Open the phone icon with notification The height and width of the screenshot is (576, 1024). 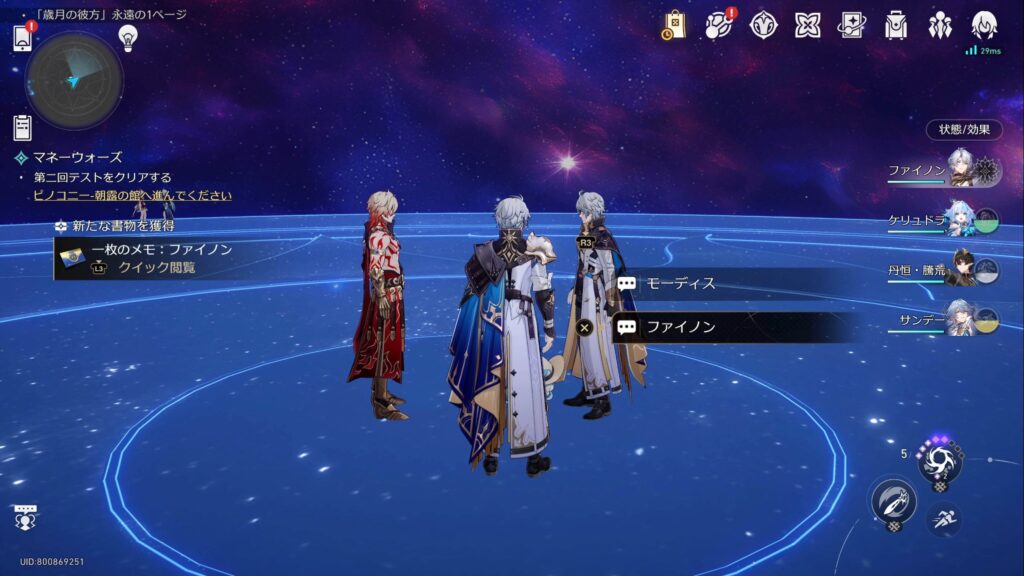24,38
